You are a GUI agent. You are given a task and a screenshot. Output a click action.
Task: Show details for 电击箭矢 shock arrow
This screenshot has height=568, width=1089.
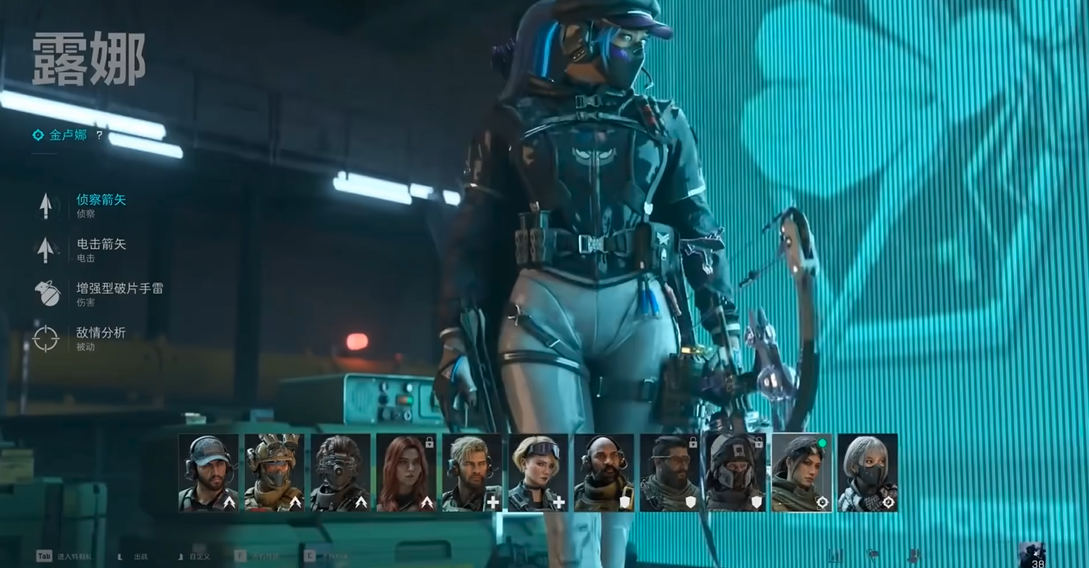pyautogui.click(x=101, y=244)
